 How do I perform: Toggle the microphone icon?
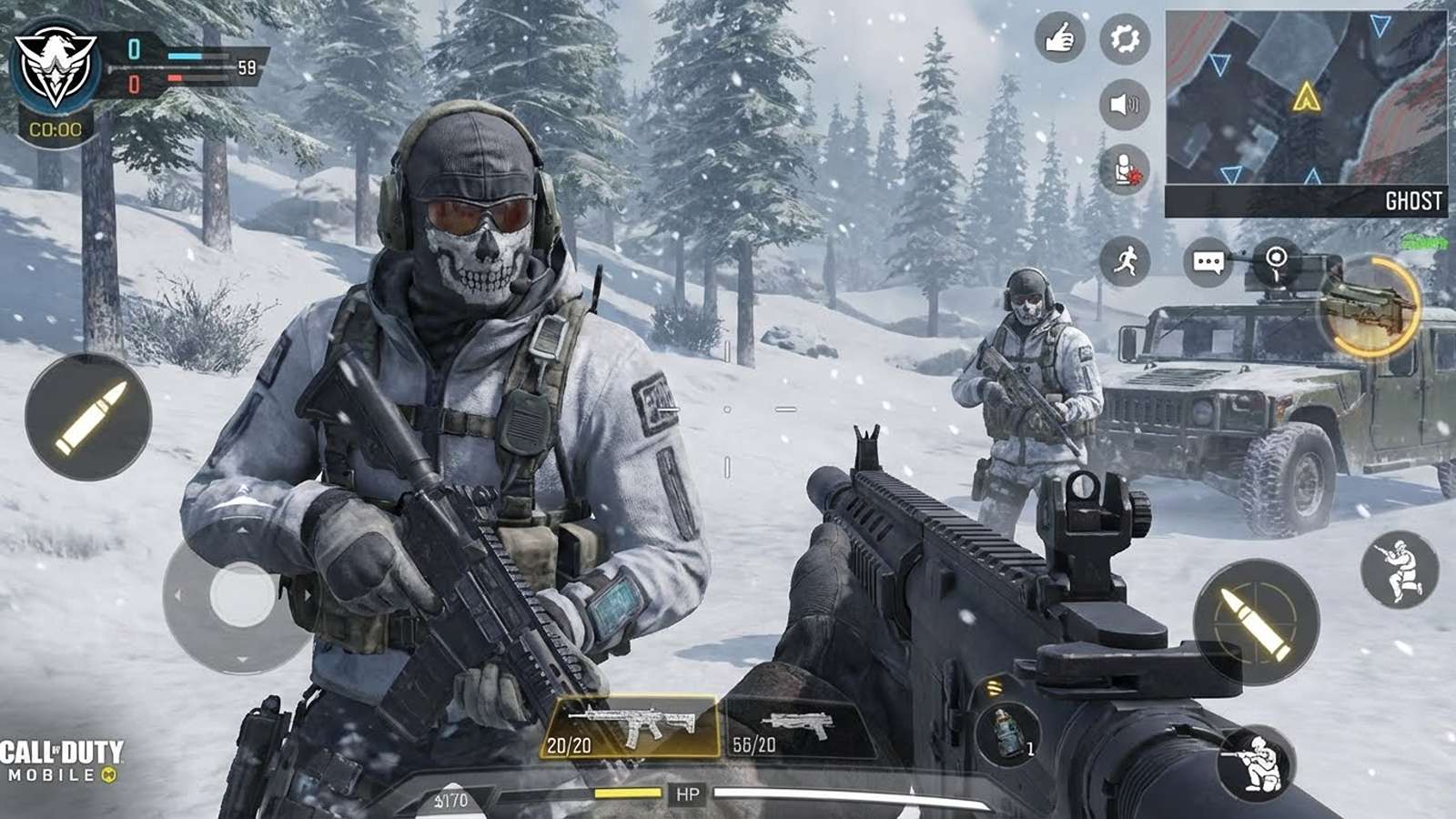pyautogui.click(x=1125, y=169)
